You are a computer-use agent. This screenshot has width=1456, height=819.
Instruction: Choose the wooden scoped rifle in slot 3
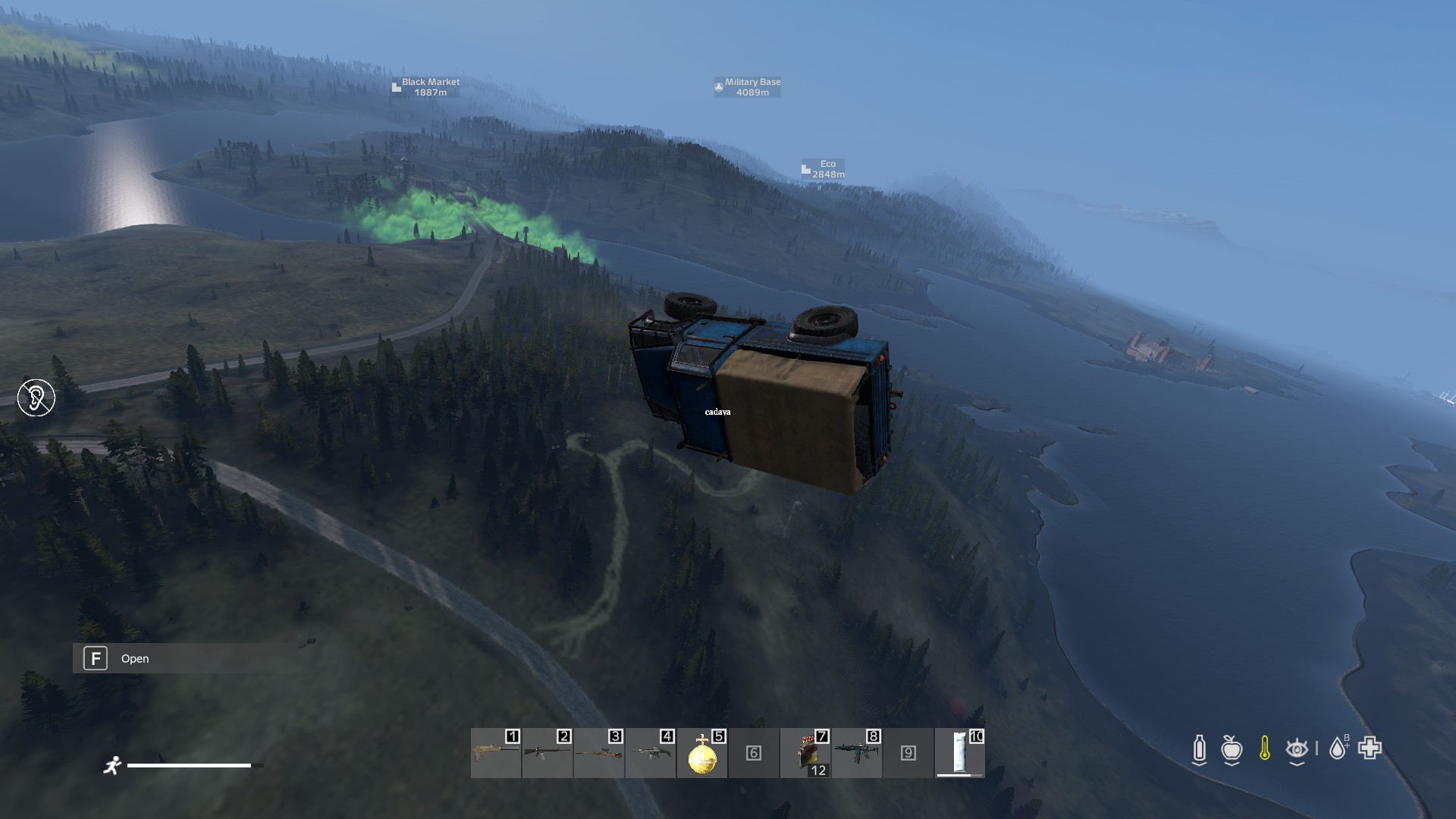tap(598, 753)
